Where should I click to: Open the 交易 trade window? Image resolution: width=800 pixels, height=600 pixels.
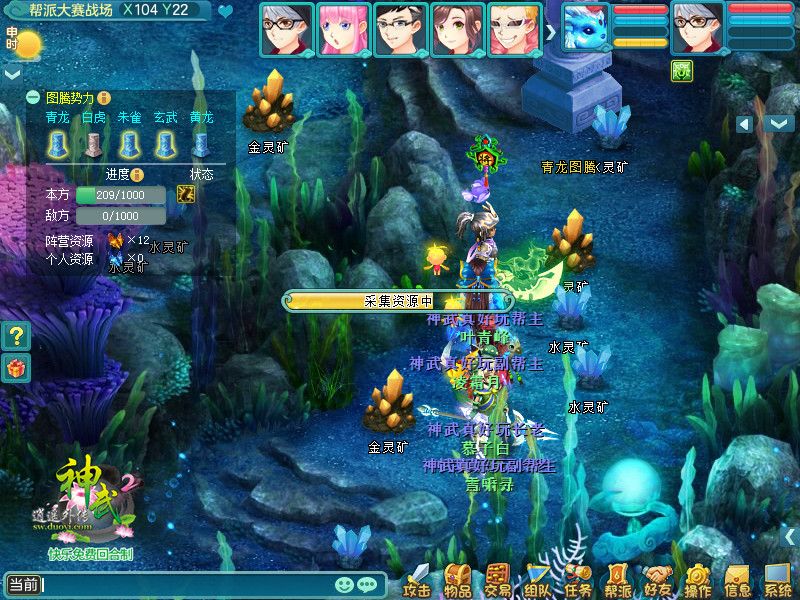point(497,580)
